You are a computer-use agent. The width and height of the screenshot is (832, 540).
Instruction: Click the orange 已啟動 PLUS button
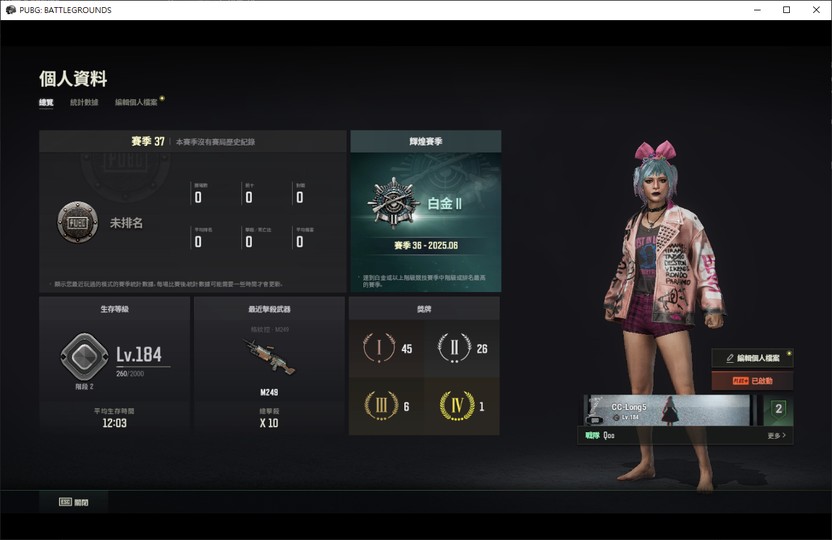click(x=752, y=381)
